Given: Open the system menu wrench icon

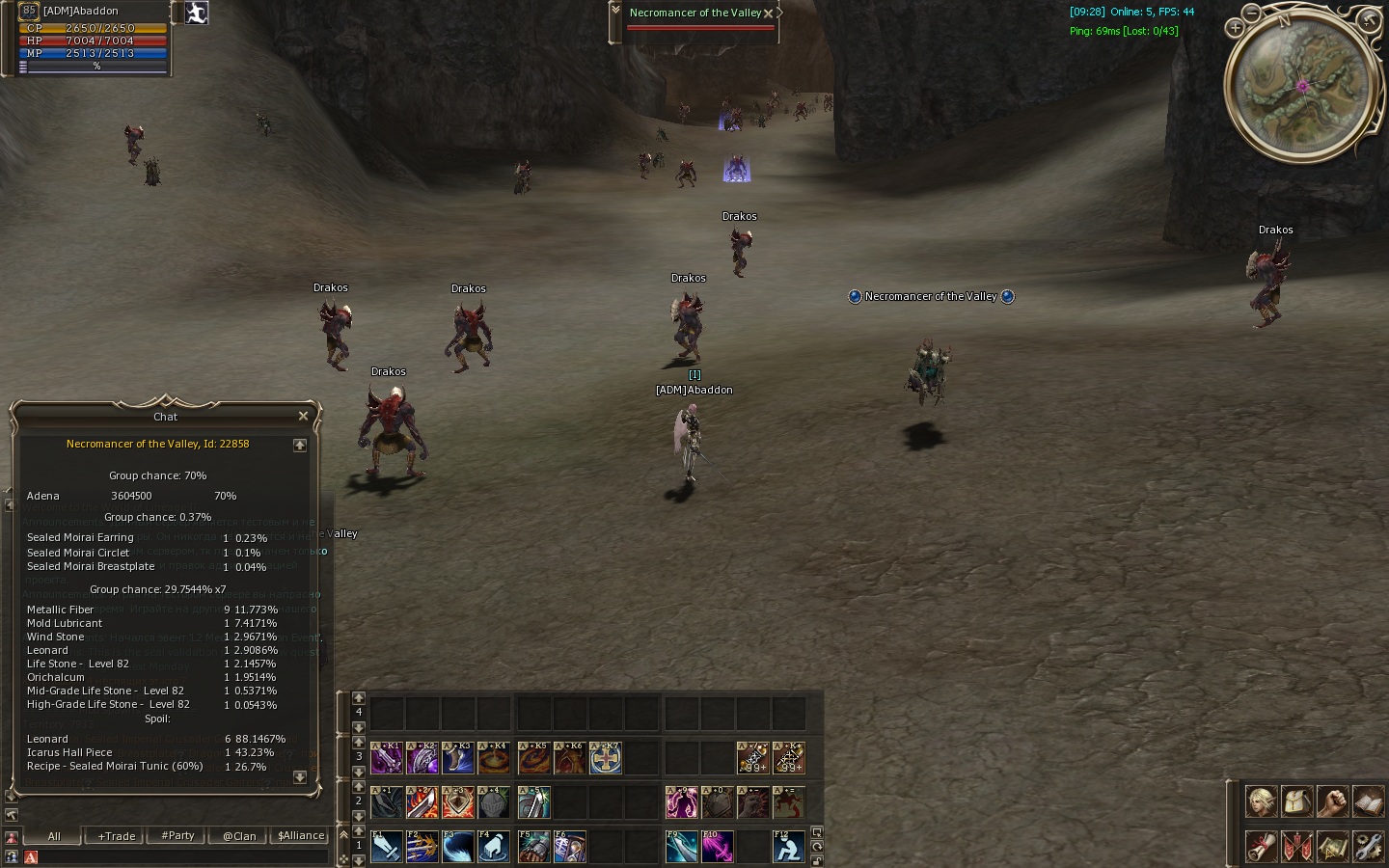Looking at the screenshot, I should [x=1368, y=846].
